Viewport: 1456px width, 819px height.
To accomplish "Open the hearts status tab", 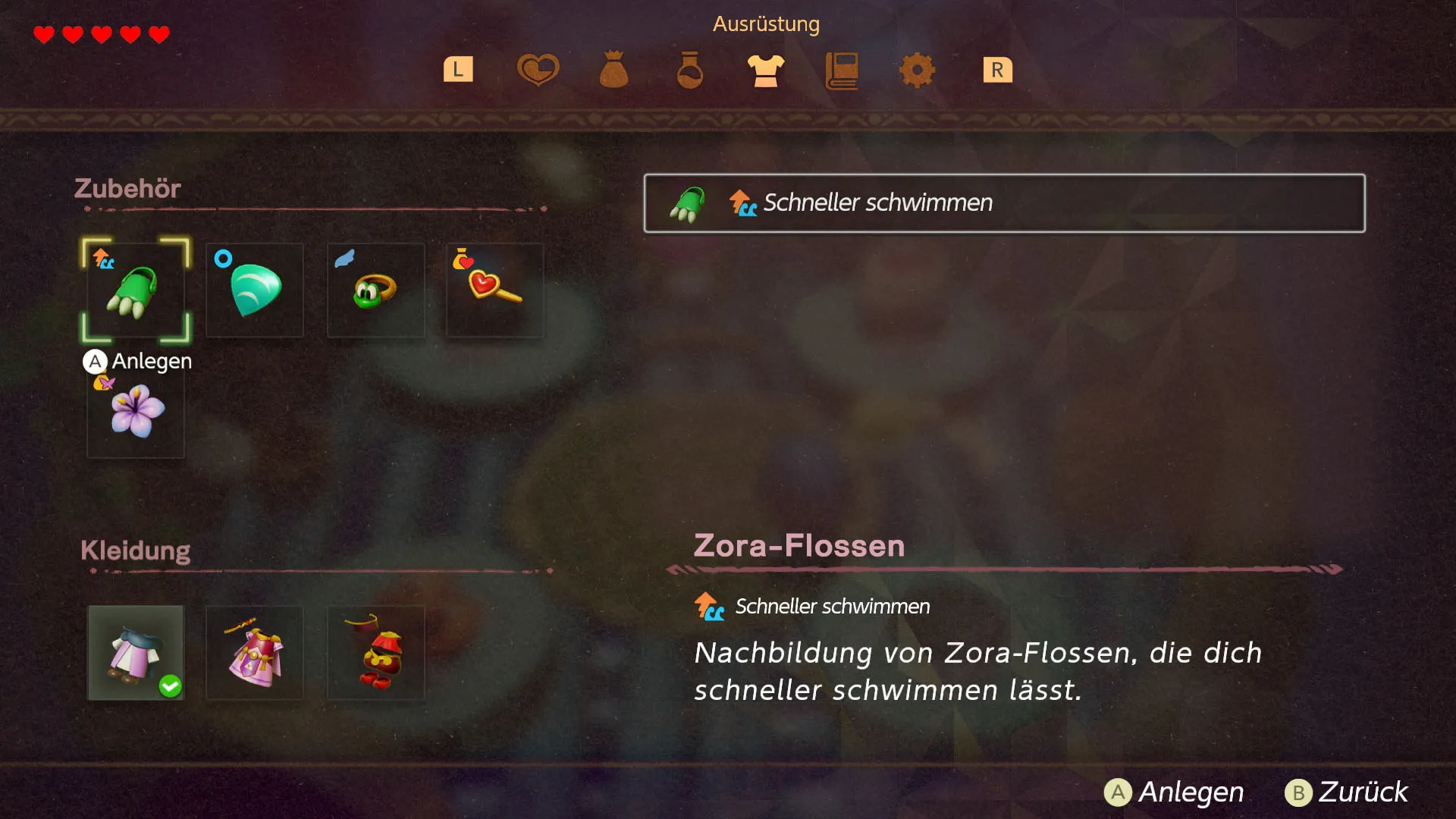I will coord(538,70).
